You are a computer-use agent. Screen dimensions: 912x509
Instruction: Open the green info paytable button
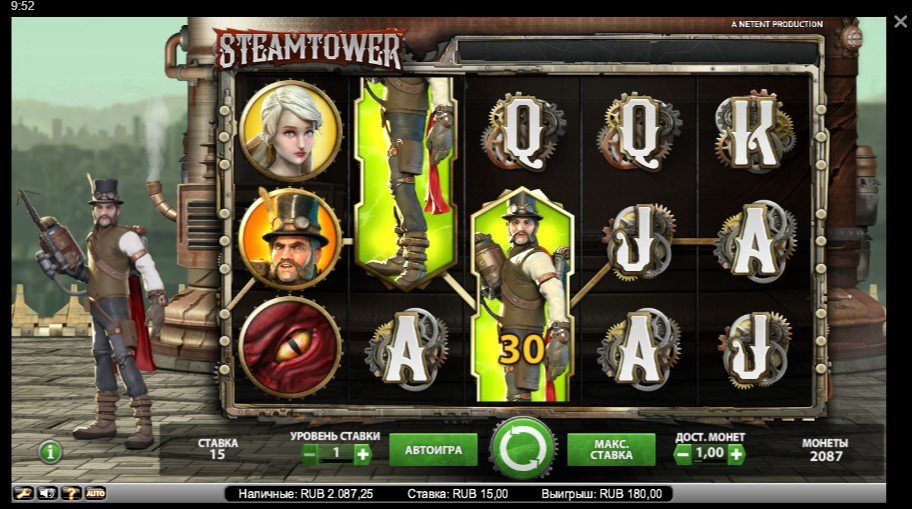(x=50, y=452)
